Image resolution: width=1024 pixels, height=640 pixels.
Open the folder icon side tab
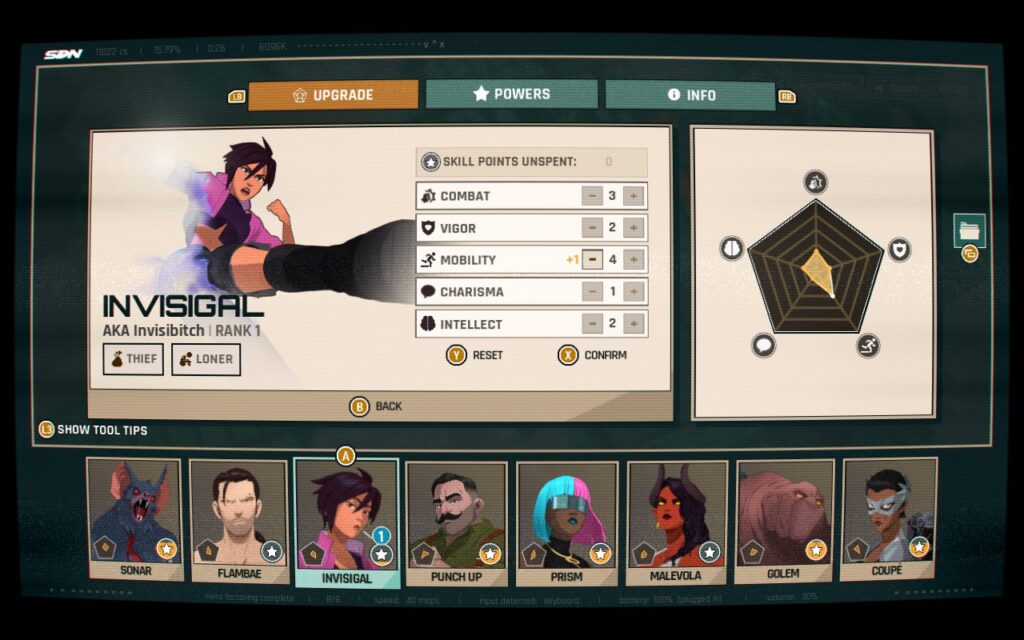click(969, 231)
